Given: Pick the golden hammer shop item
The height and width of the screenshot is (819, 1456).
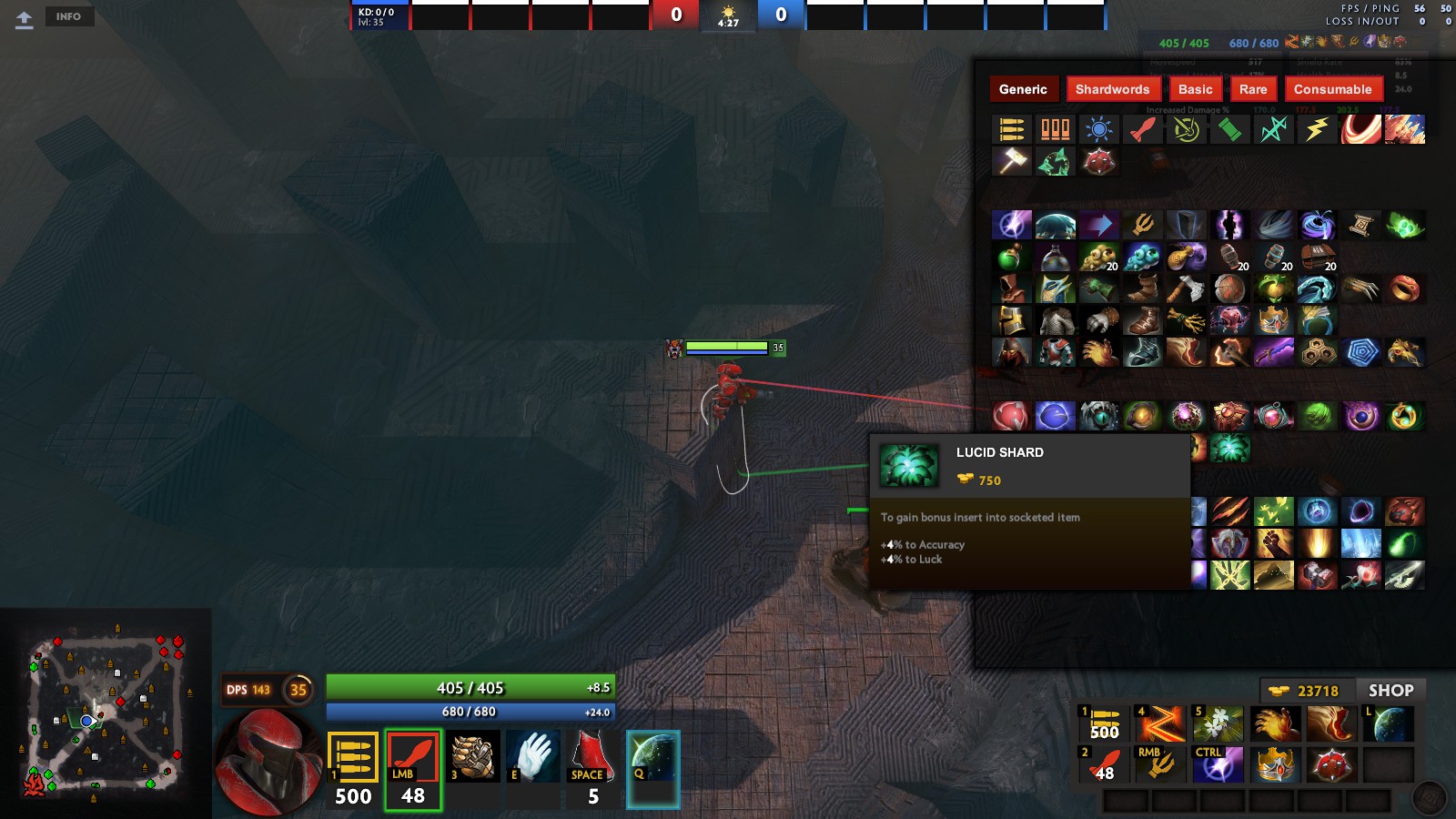Looking at the screenshot, I should (1011, 162).
